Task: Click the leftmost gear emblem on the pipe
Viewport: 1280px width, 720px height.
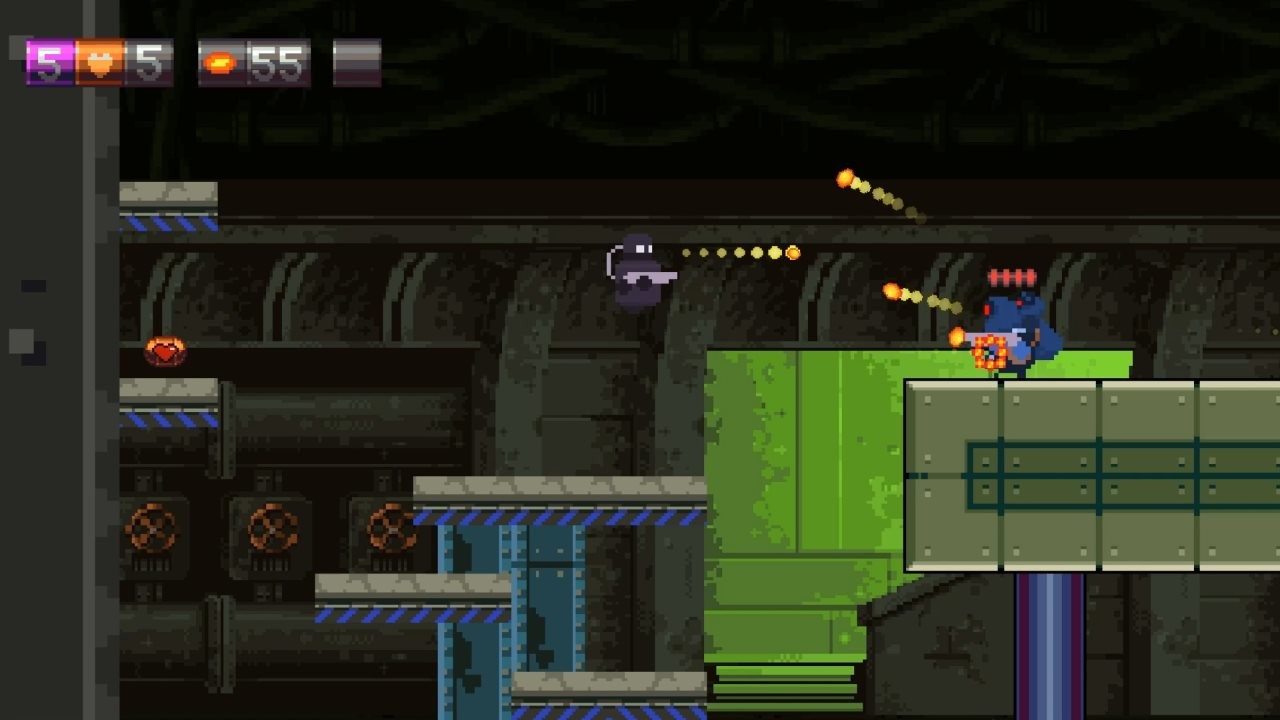Action: point(152,527)
